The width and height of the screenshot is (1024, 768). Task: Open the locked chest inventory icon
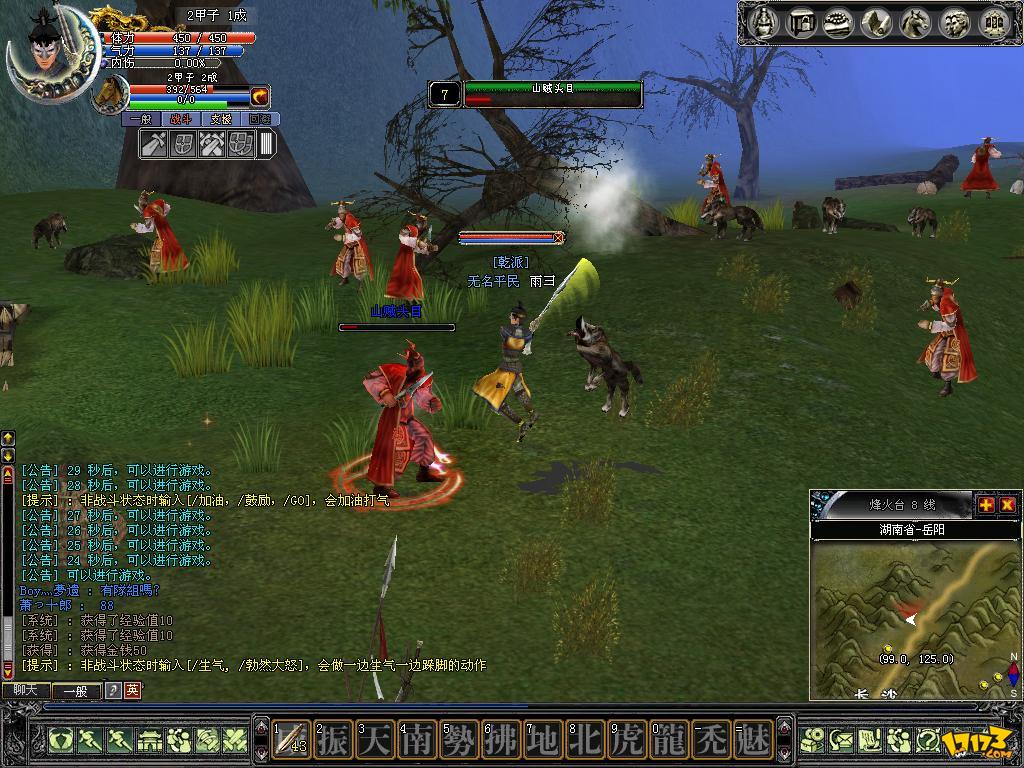(802, 22)
